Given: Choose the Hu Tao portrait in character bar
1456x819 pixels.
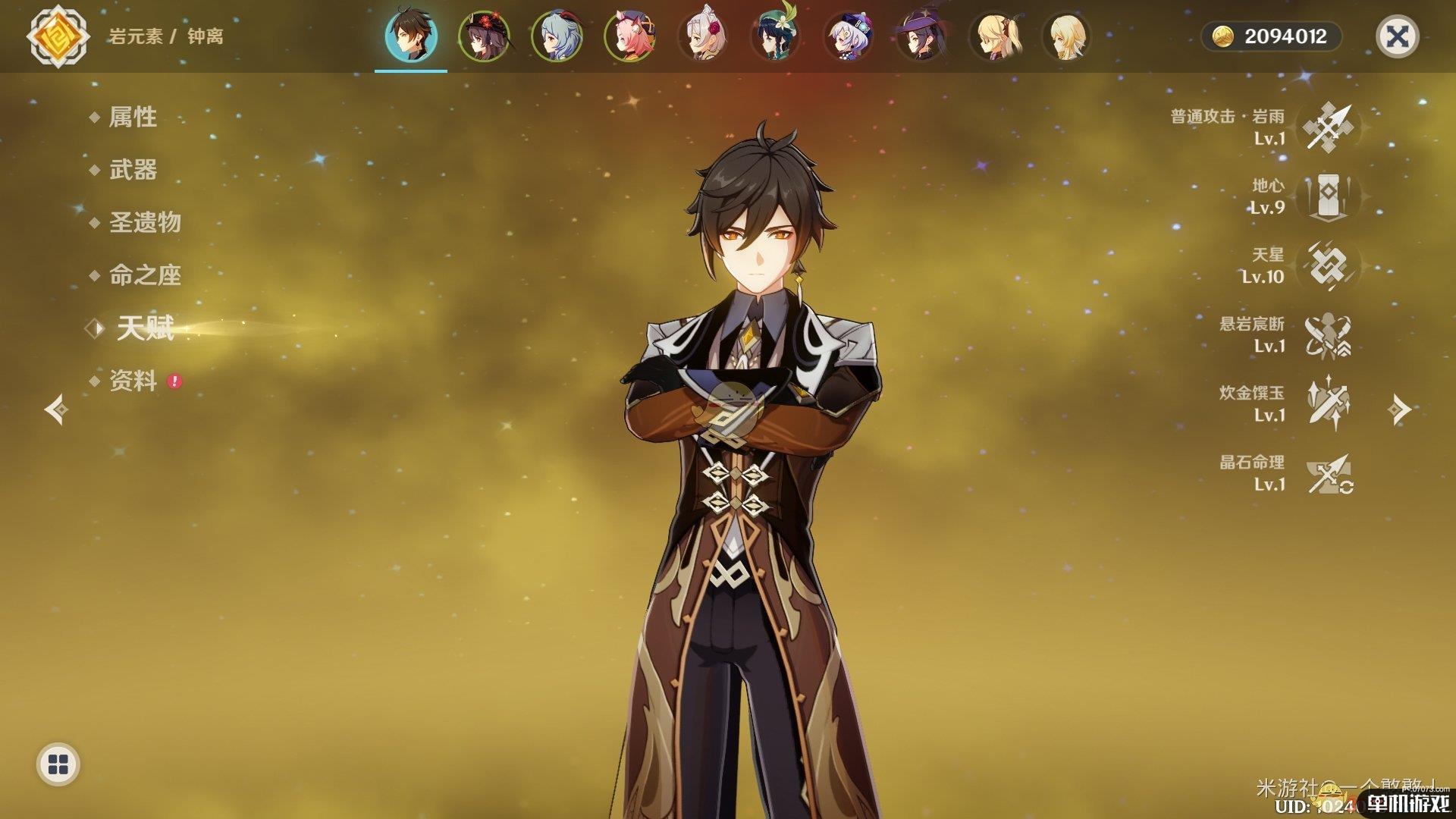Looking at the screenshot, I should [x=483, y=36].
